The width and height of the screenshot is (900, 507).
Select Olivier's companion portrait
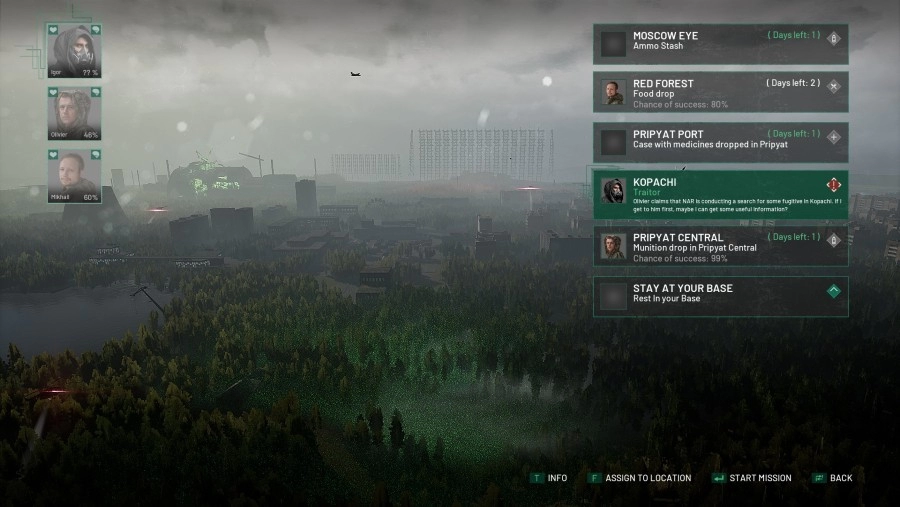click(74, 113)
